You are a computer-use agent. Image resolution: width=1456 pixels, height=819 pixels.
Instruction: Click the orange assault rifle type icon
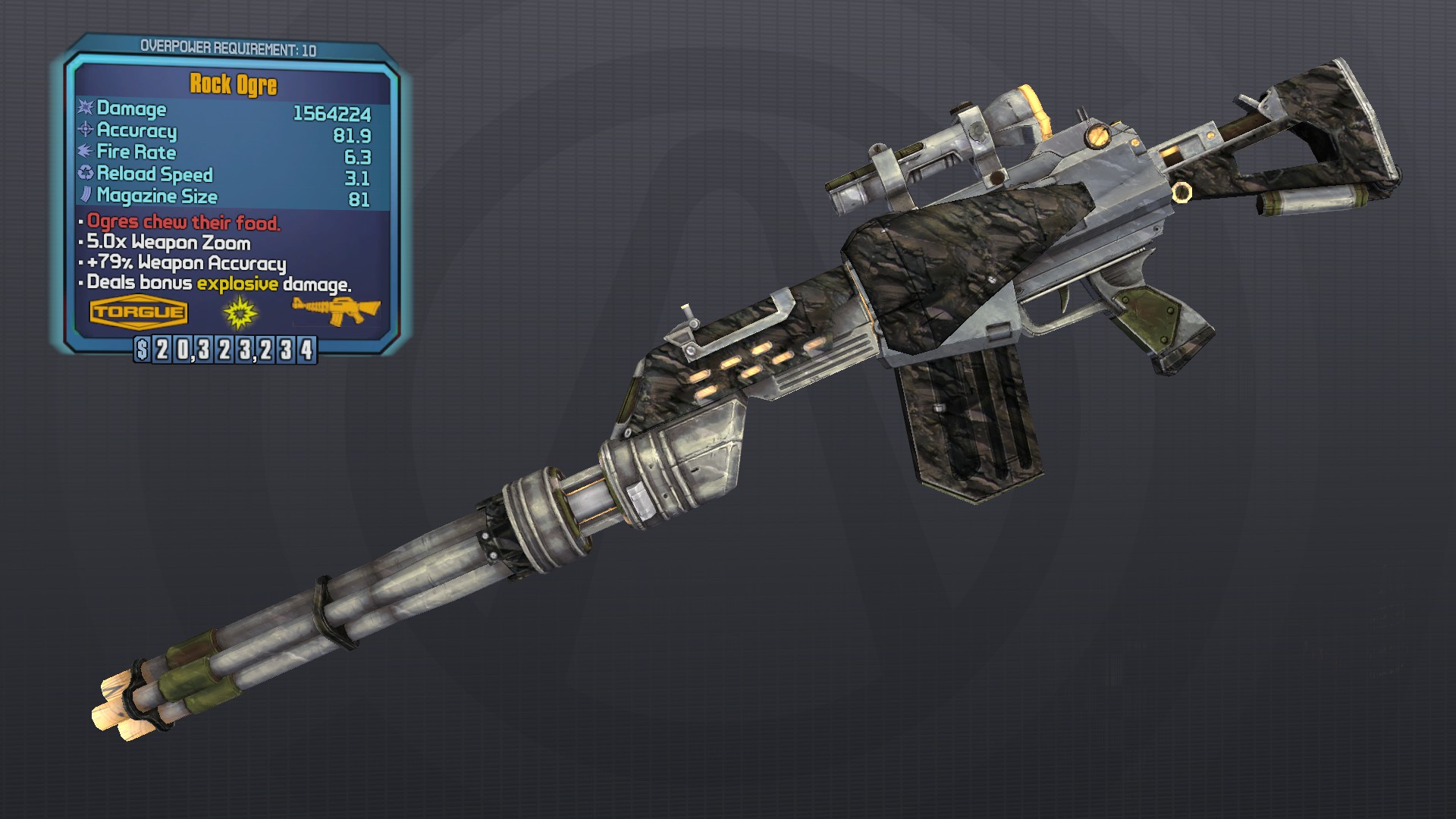click(335, 310)
